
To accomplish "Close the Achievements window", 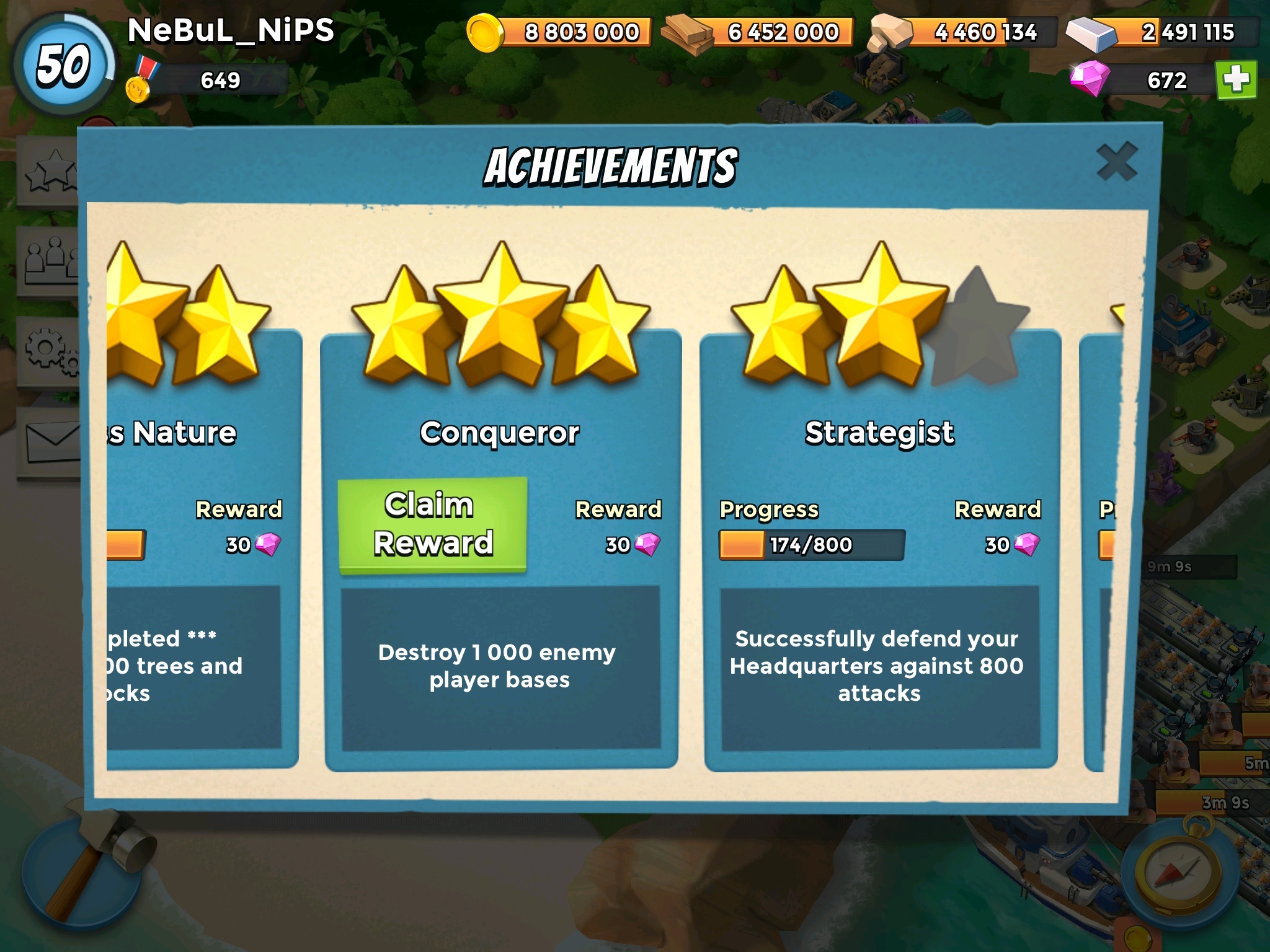I will [1116, 162].
